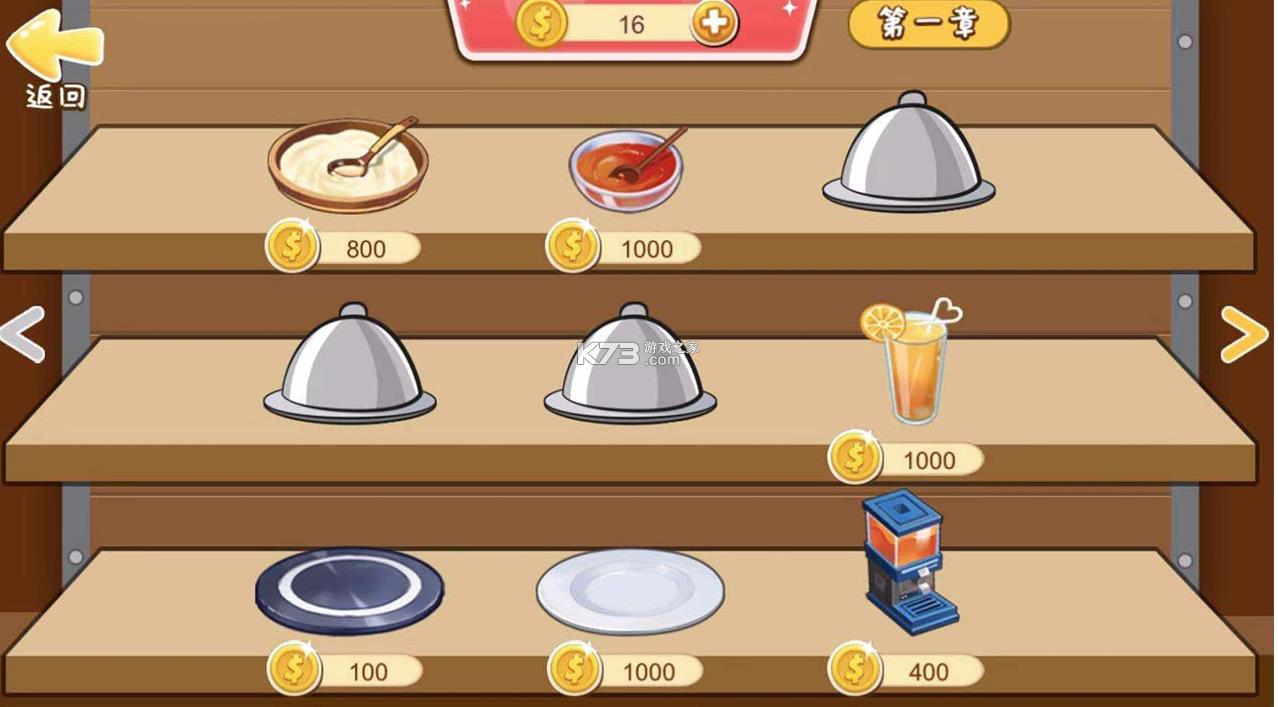Buy the dark blue plate for 100
Viewport: 1278px width, 707px height.
pyautogui.click(x=349, y=590)
